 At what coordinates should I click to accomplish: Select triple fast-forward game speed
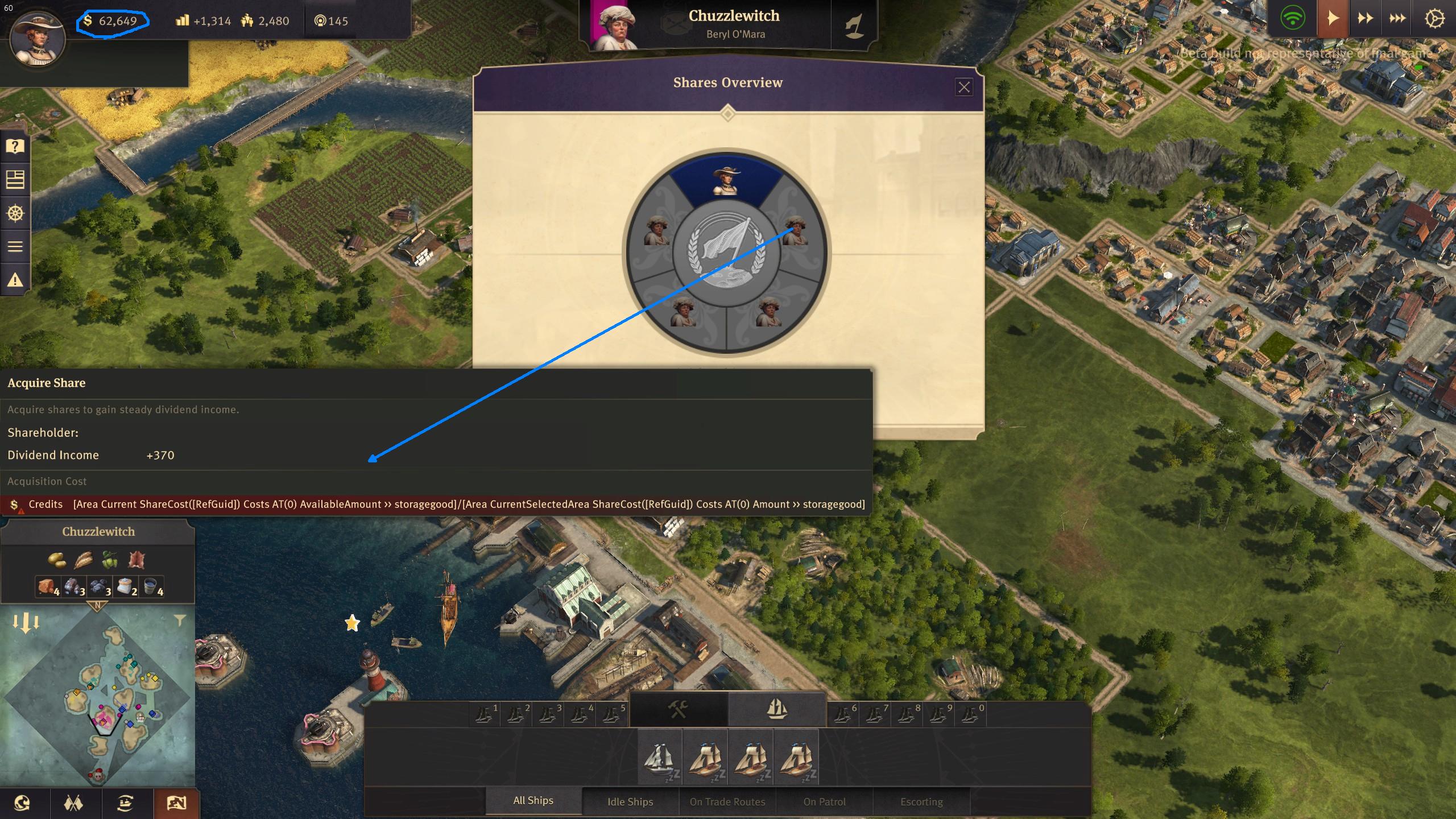1397,19
